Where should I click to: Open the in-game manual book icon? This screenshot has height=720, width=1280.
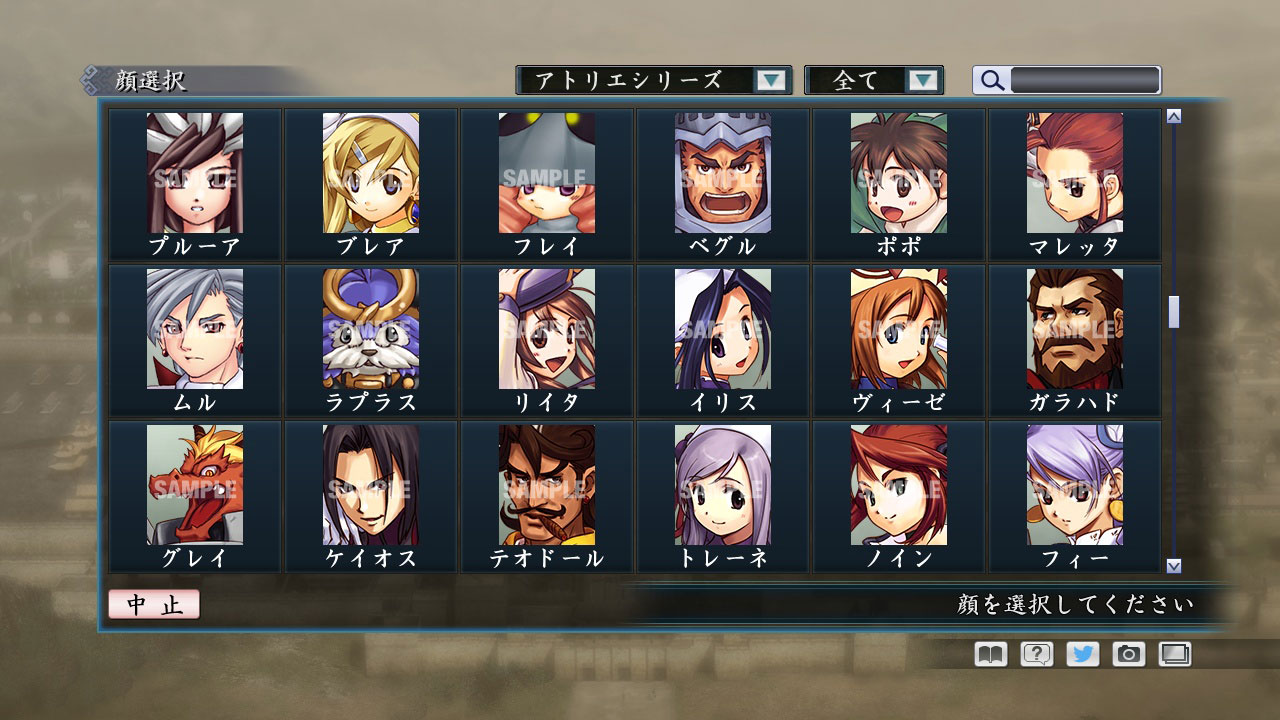click(x=988, y=654)
